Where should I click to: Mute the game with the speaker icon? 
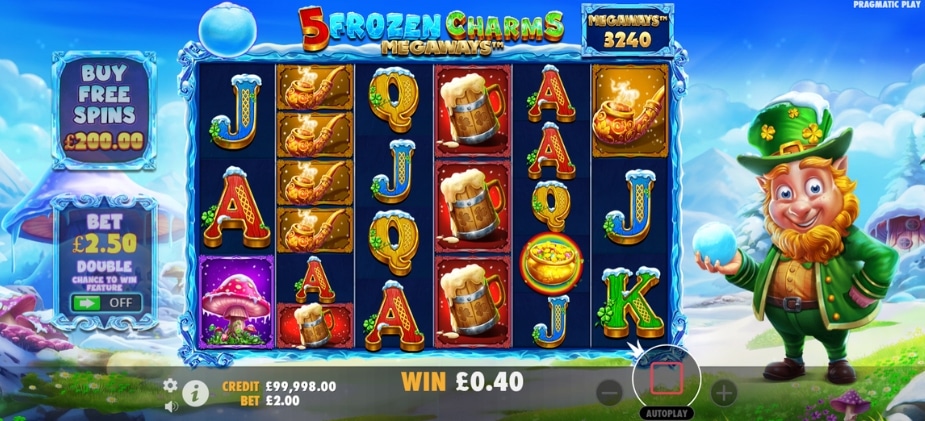pos(170,405)
